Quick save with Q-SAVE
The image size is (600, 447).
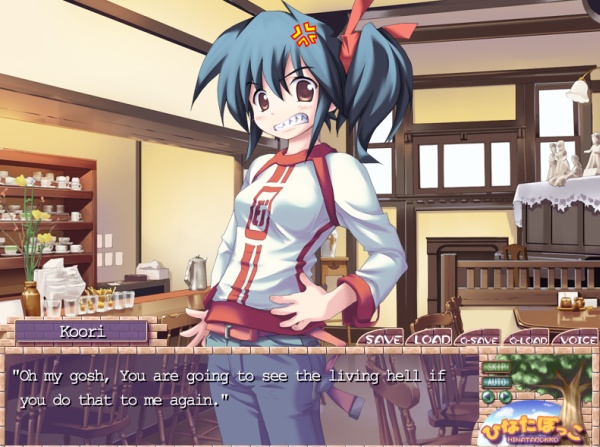click(x=477, y=338)
